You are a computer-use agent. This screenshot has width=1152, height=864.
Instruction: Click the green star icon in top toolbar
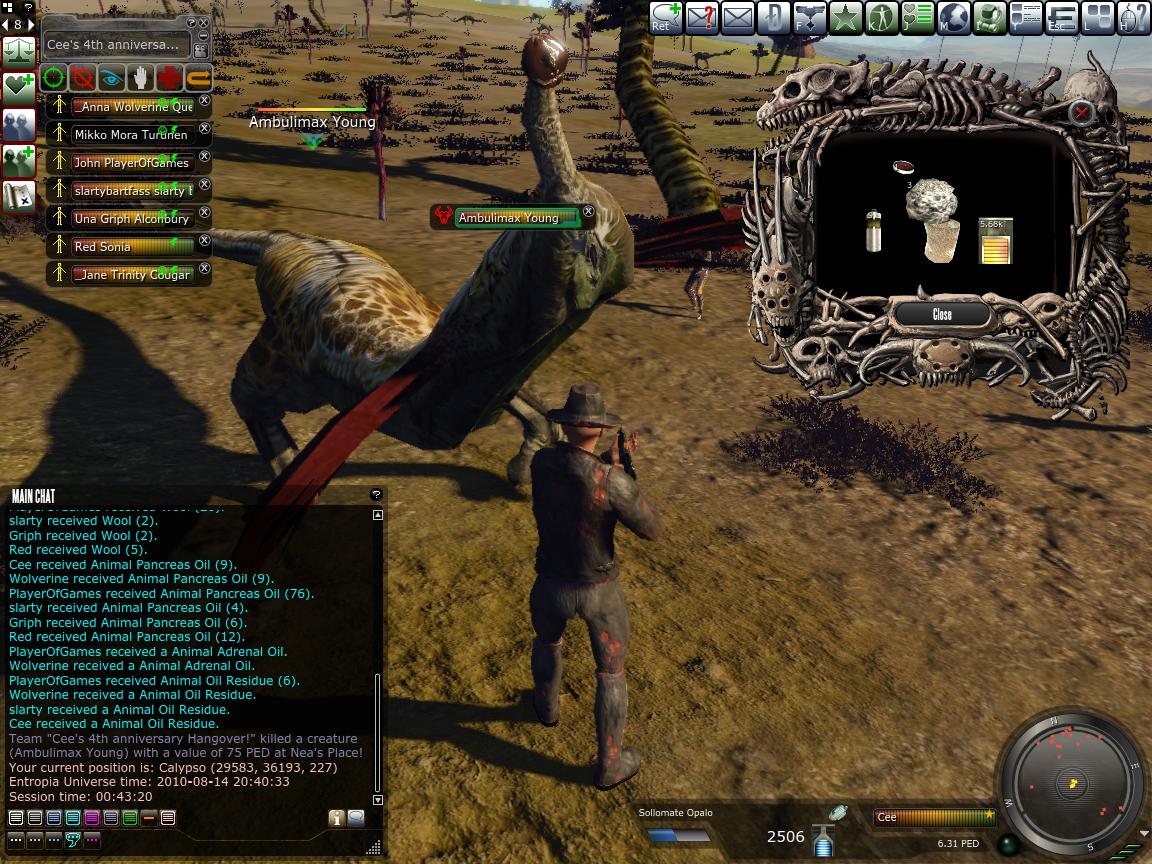(845, 18)
